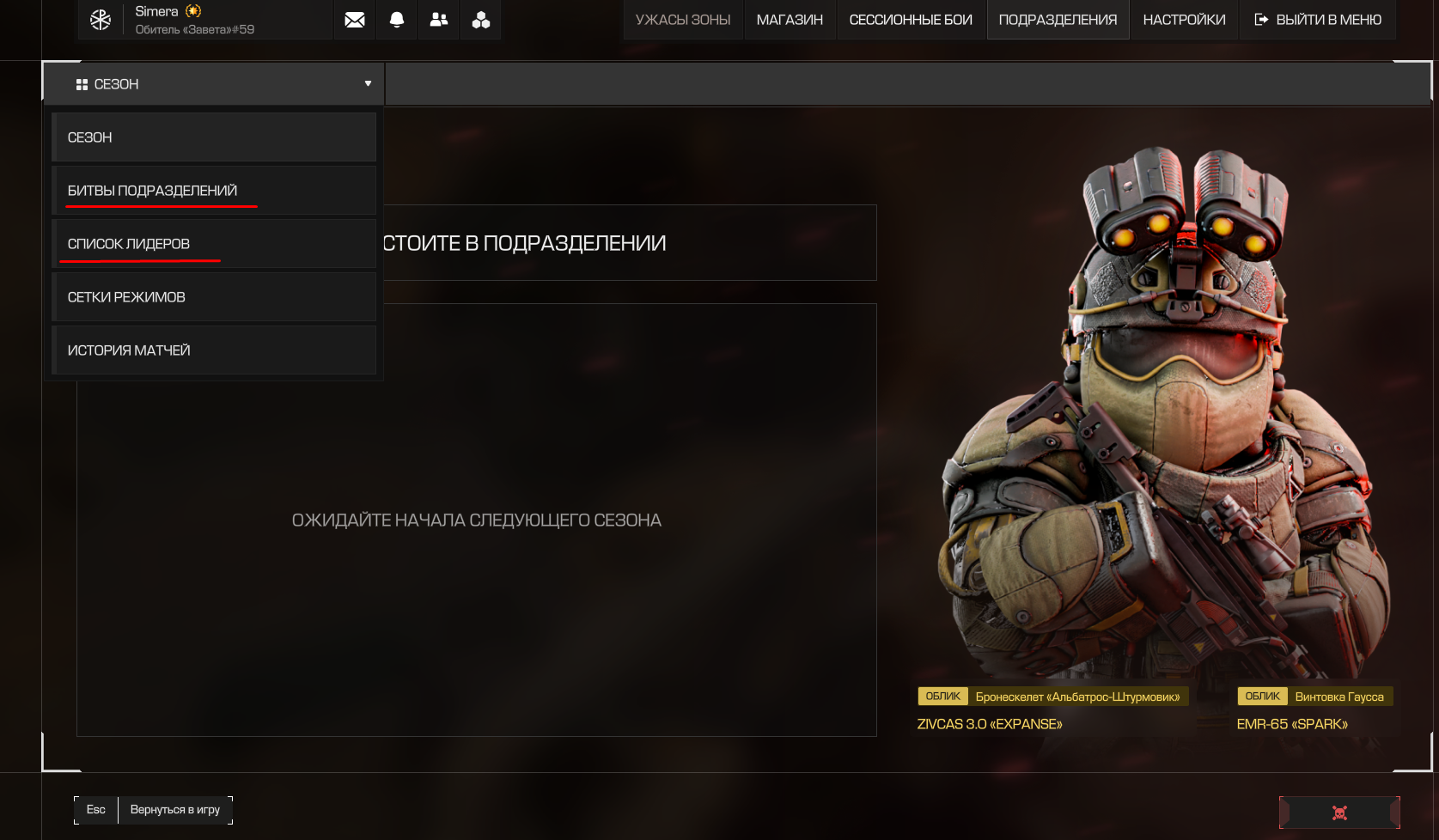
Task: Open the friends list icon
Action: [x=439, y=20]
